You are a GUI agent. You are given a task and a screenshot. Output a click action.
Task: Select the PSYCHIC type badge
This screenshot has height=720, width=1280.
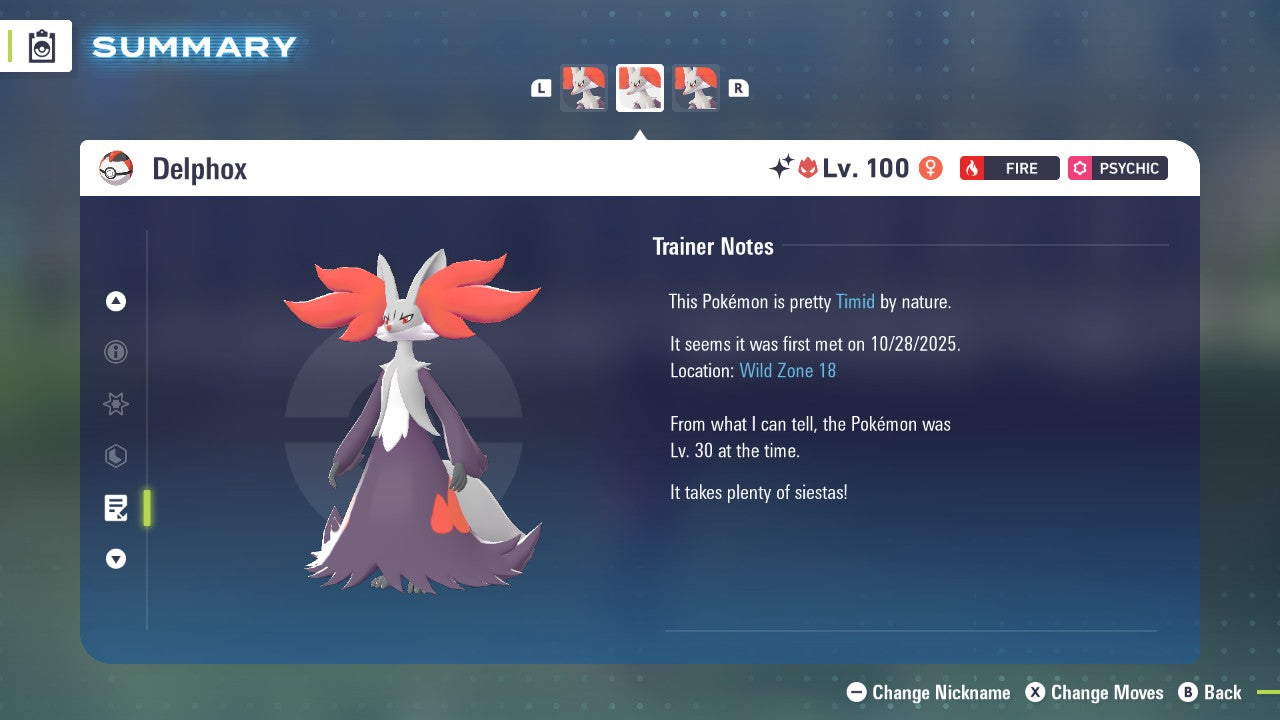point(1117,168)
